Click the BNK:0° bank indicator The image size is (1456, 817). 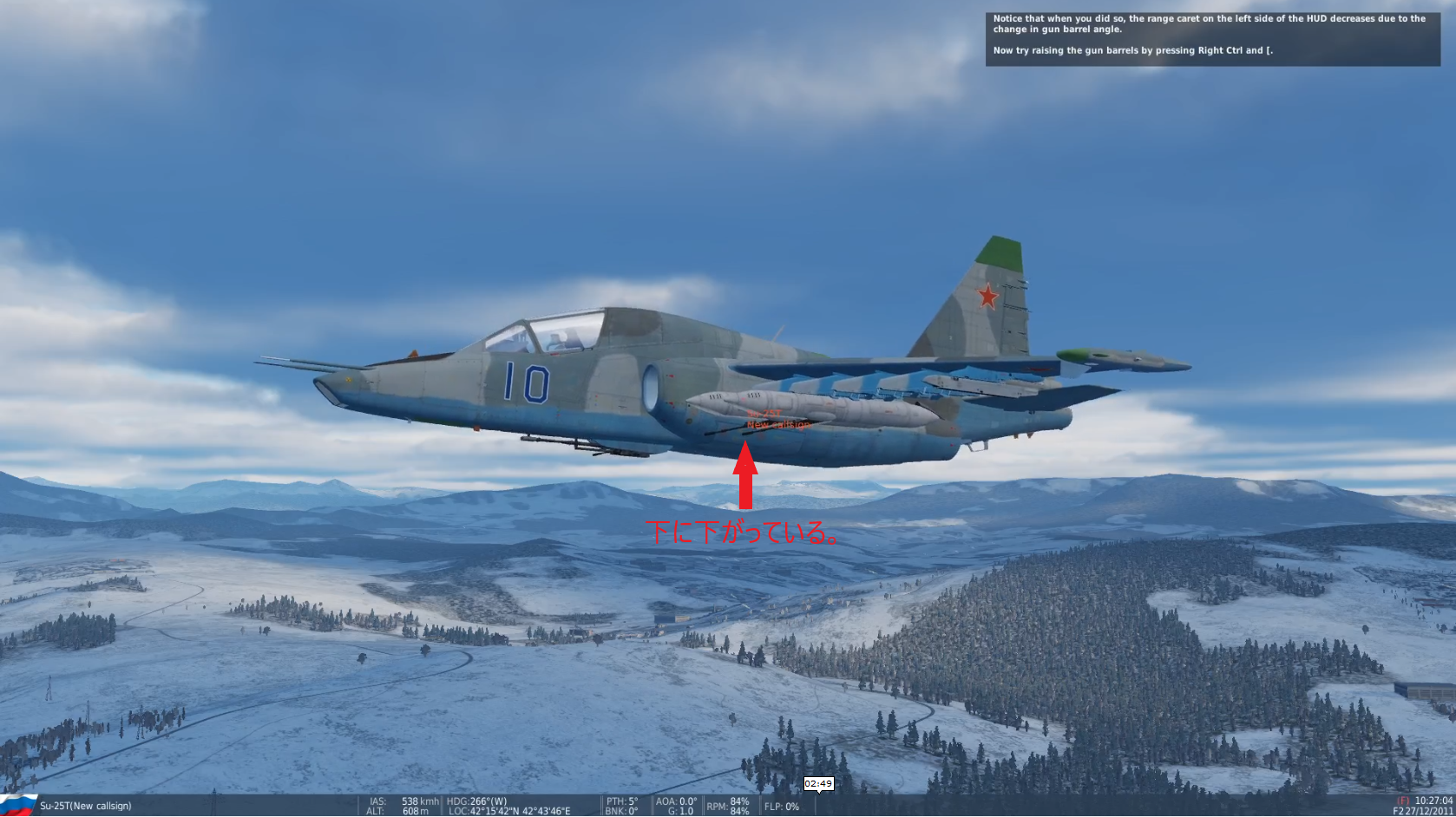[x=621, y=811]
